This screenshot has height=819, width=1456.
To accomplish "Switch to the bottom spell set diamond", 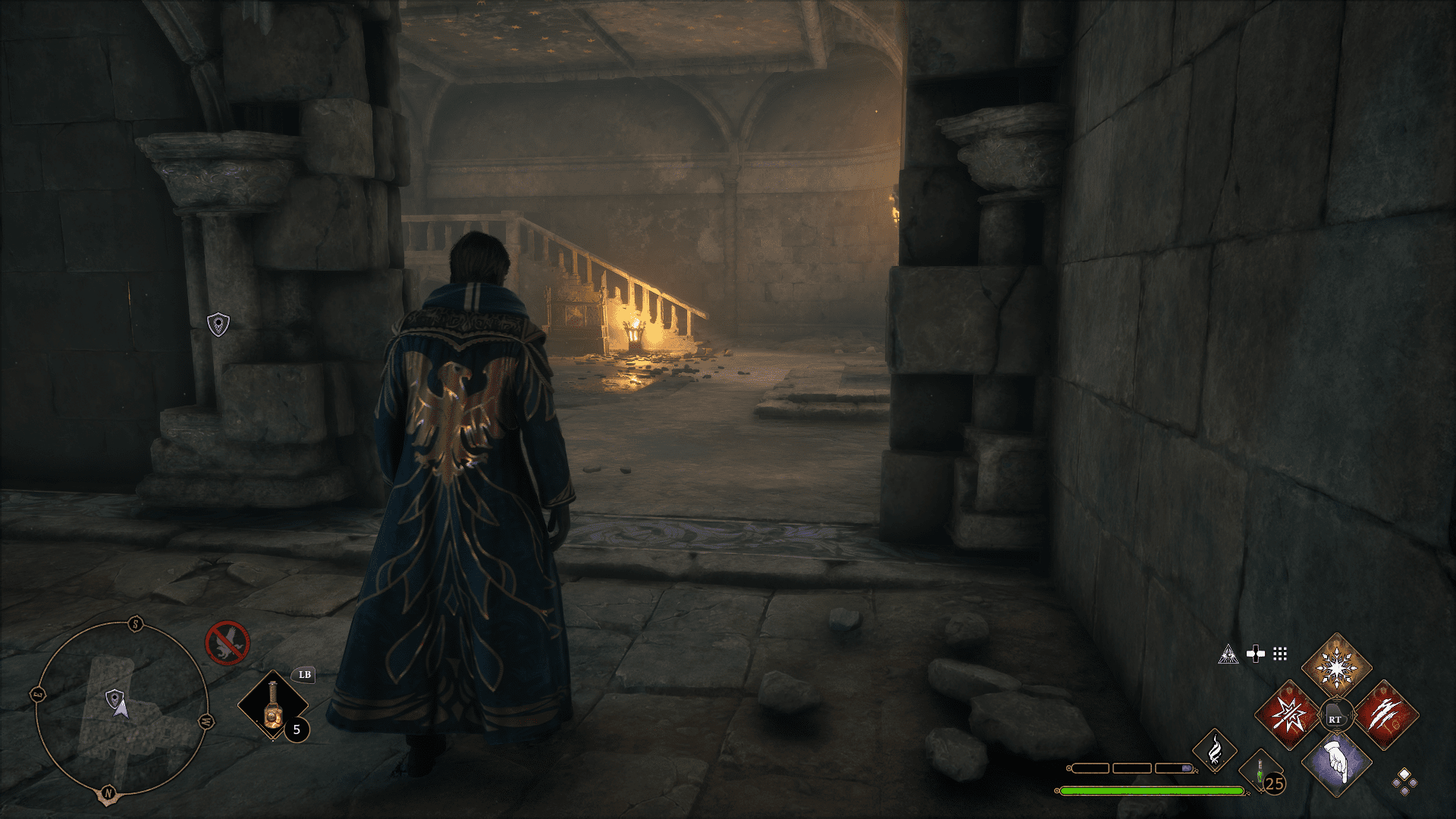I will coord(1404,791).
